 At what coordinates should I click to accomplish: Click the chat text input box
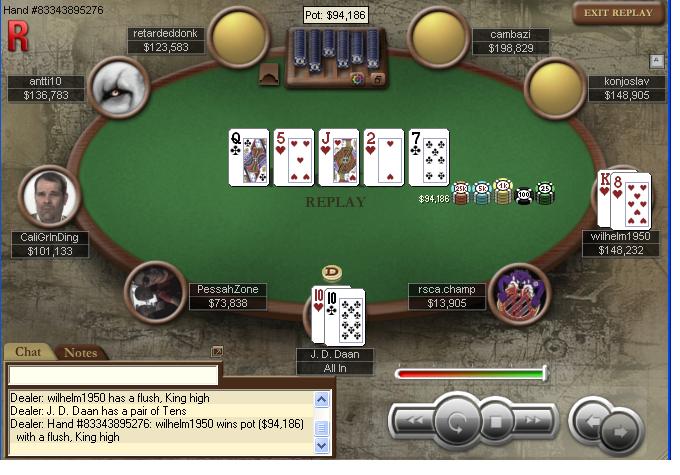pos(113,375)
